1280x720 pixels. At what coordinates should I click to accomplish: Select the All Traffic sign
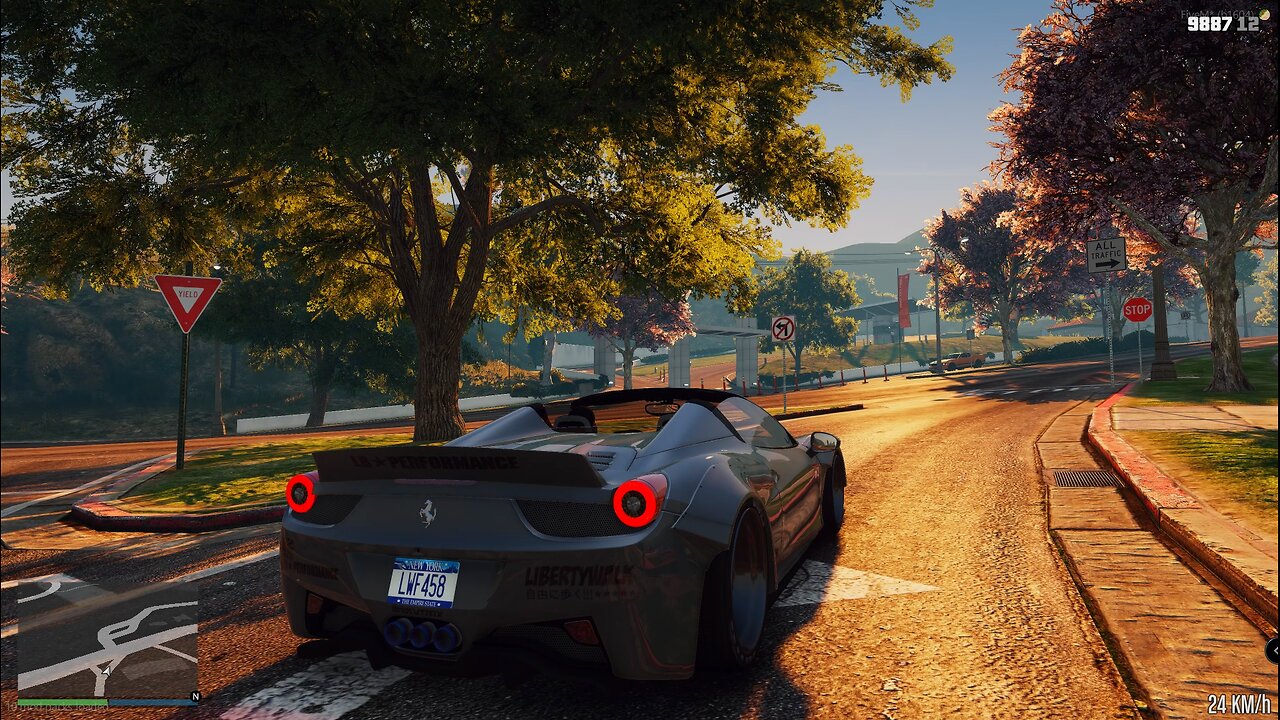click(x=1105, y=255)
